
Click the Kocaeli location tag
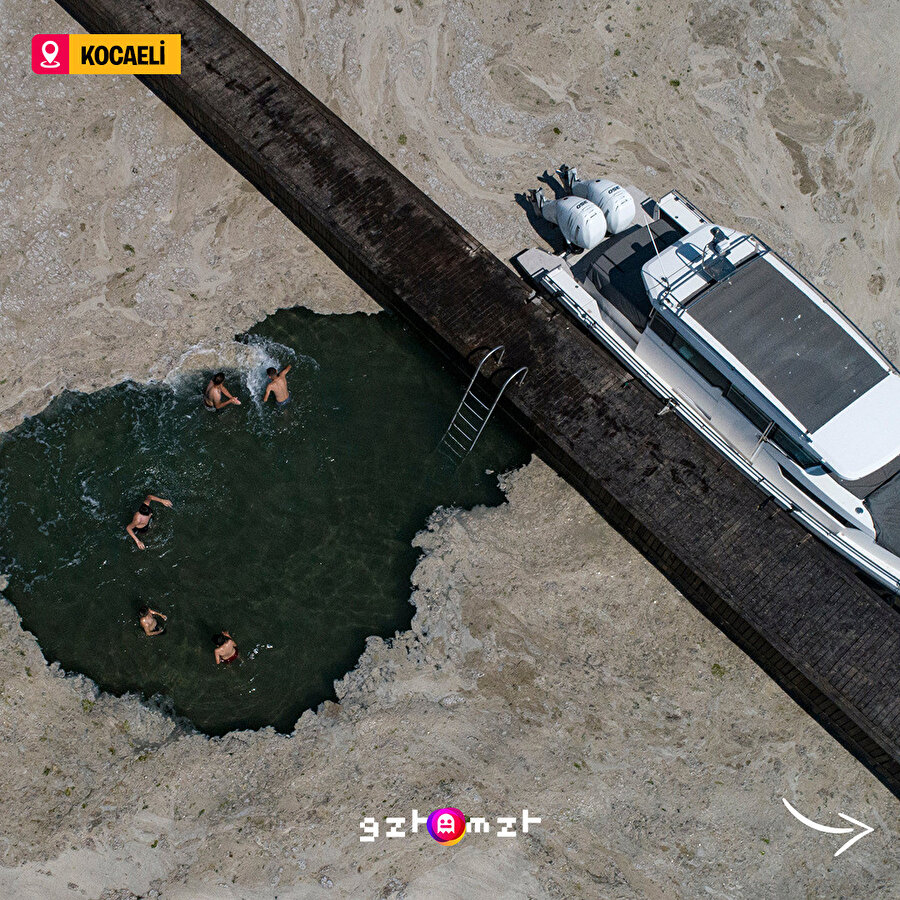click(x=106, y=54)
